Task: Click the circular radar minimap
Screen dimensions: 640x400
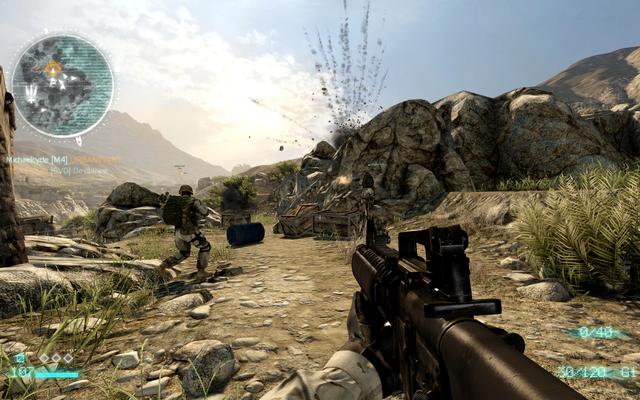Action: coord(62,85)
